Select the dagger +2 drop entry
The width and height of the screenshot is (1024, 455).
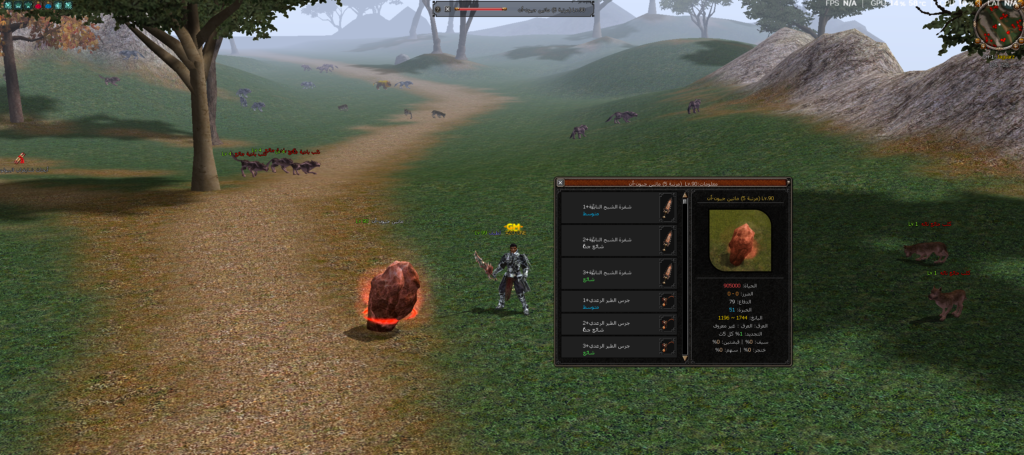click(x=618, y=240)
